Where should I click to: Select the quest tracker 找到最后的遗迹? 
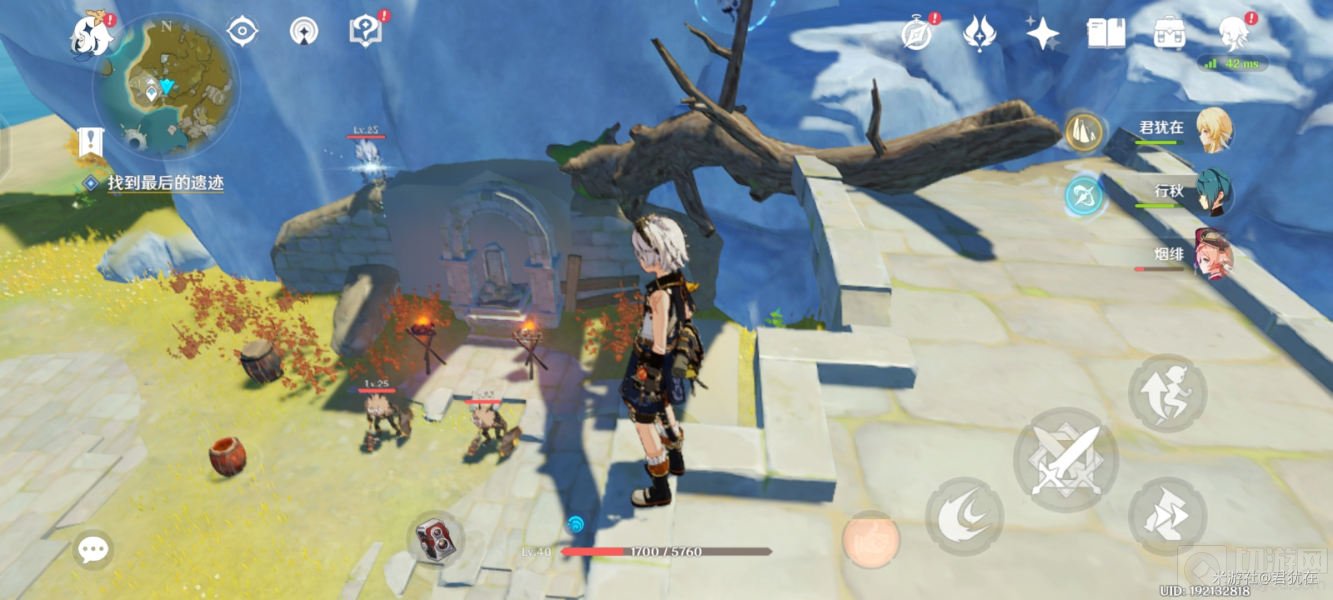(x=166, y=183)
